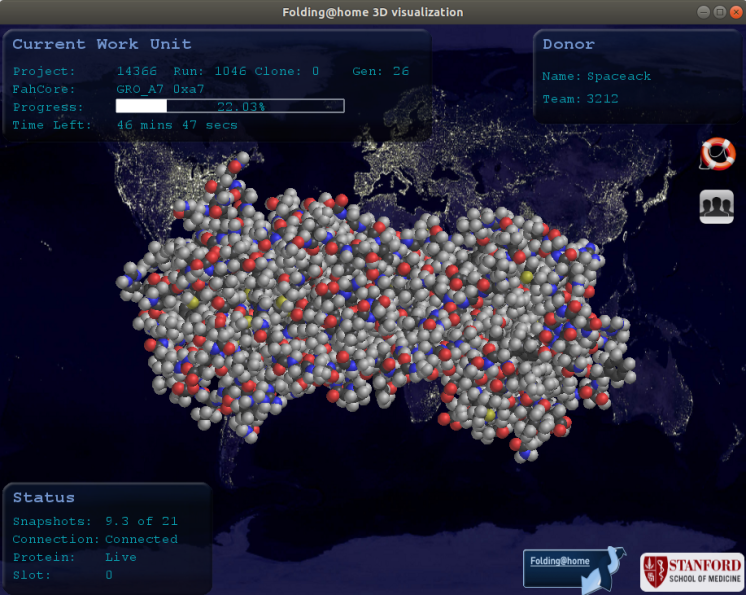Maximize the viewer window
The image size is (746, 595).
click(x=719, y=12)
